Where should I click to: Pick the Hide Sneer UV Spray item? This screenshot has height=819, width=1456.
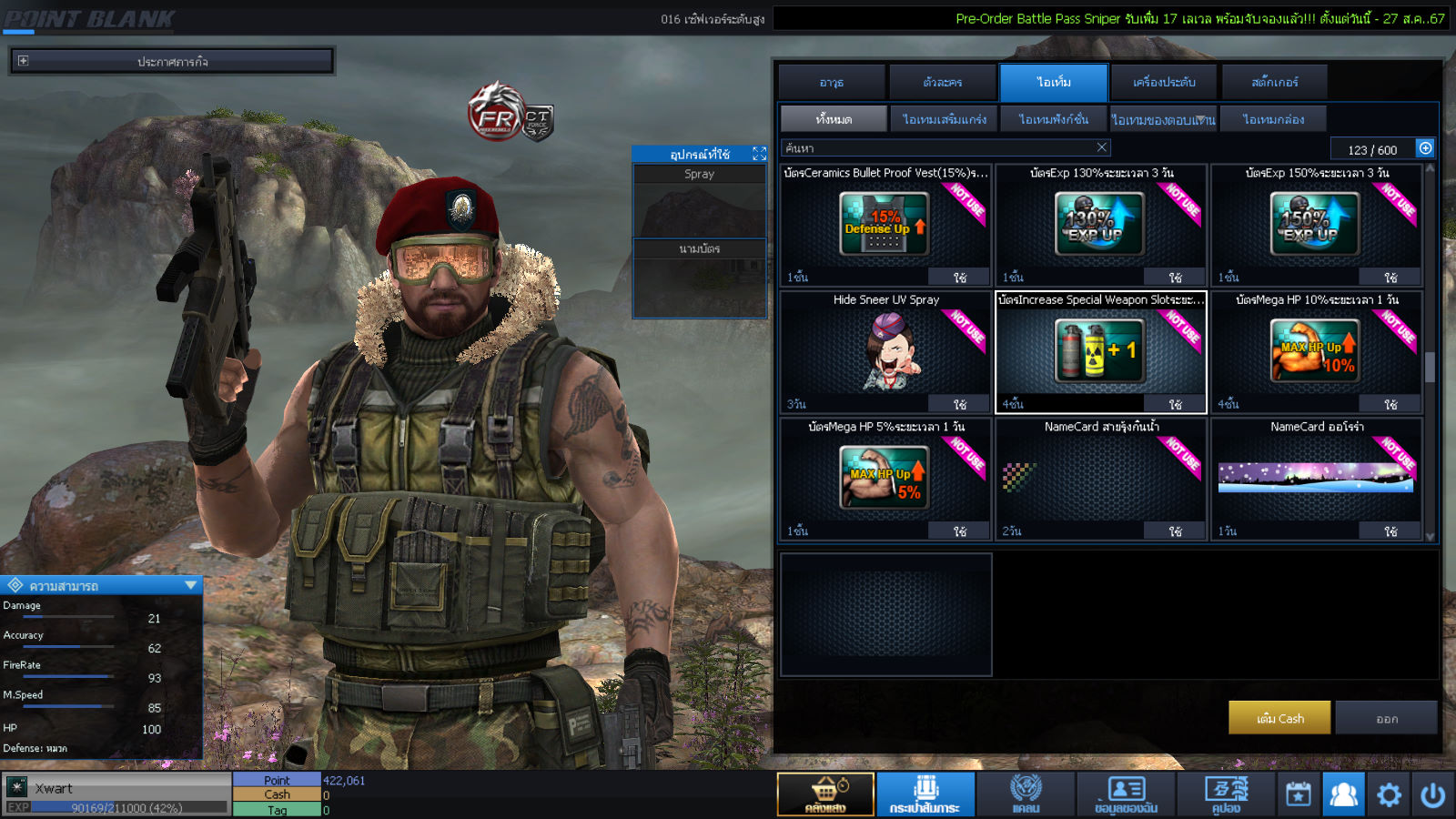[x=885, y=351]
